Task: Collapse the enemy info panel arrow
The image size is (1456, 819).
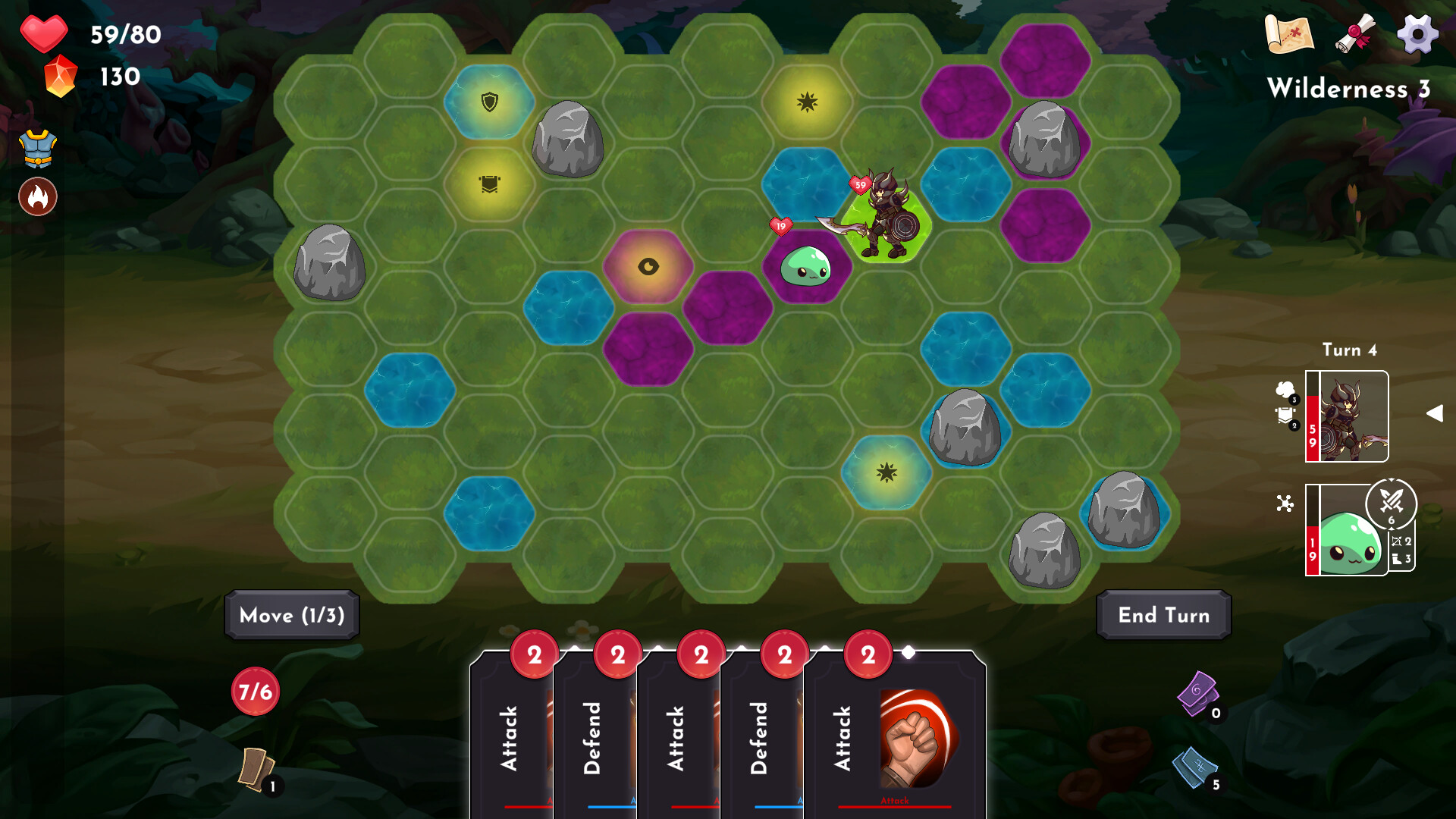Action: pyautogui.click(x=1436, y=413)
